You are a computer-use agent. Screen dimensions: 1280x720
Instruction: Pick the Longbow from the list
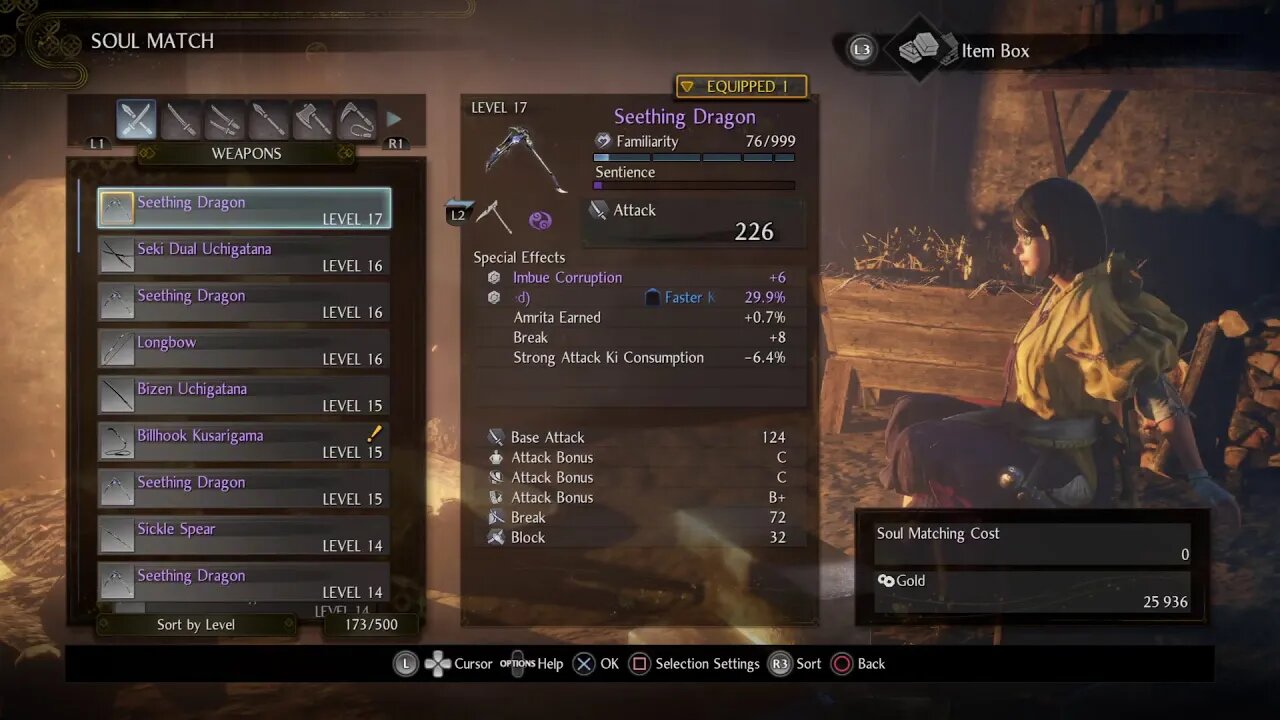pyautogui.click(x=244, y=349)
